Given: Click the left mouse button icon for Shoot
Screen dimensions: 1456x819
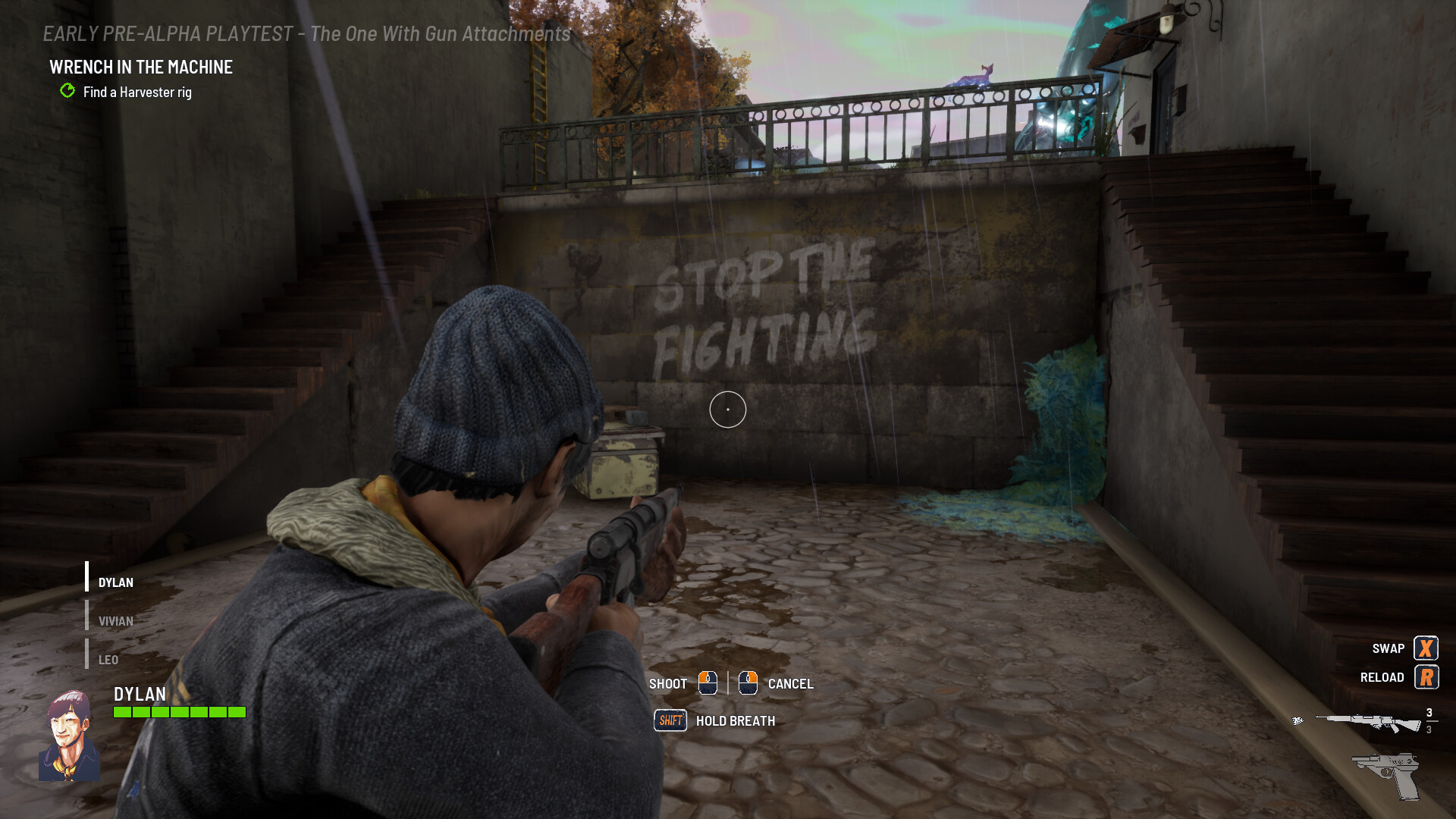Looking at the screenshot, I should pyautogui.click(x=708, y=683).
